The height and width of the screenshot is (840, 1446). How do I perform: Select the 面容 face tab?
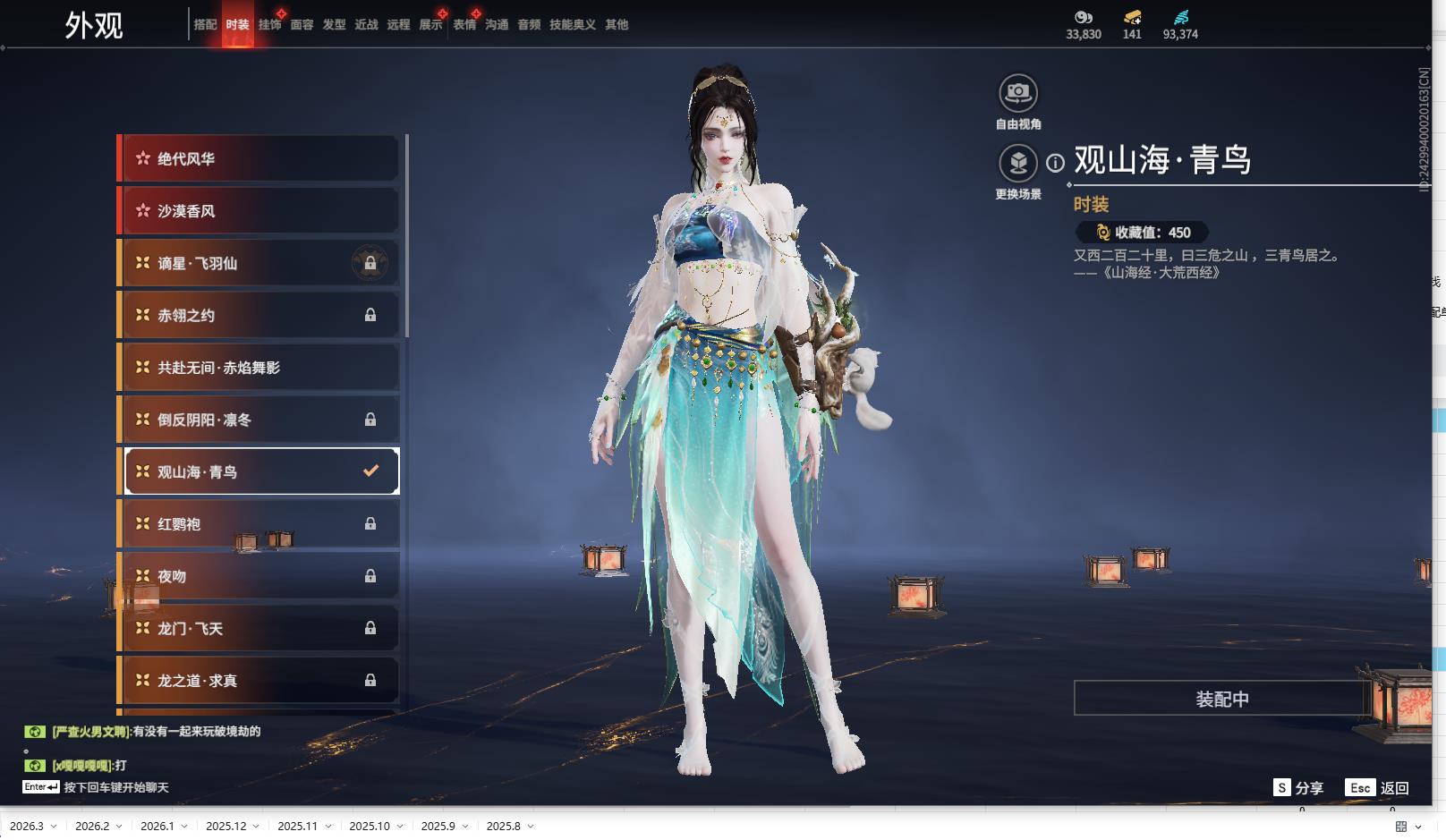(302, 25)
